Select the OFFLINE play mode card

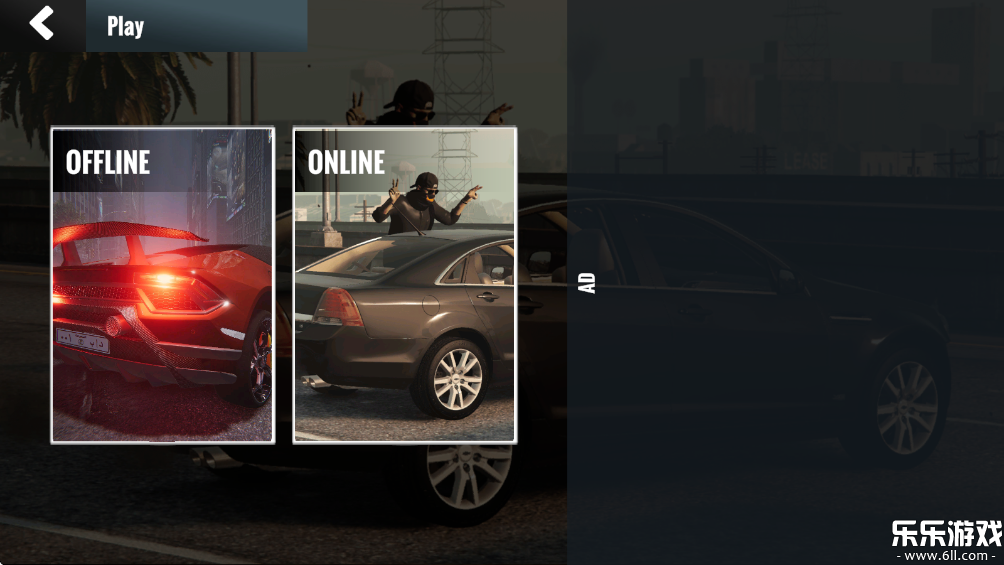point(163,285)
